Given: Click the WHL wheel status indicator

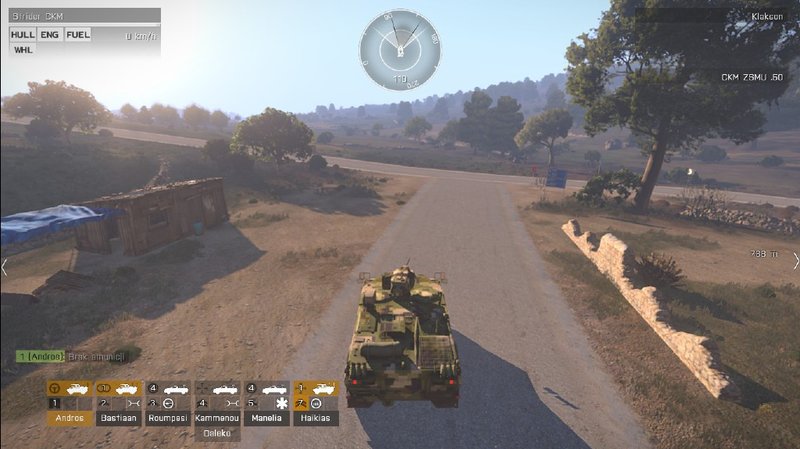Looking at the screenshot, I should [x=22, y=49].
